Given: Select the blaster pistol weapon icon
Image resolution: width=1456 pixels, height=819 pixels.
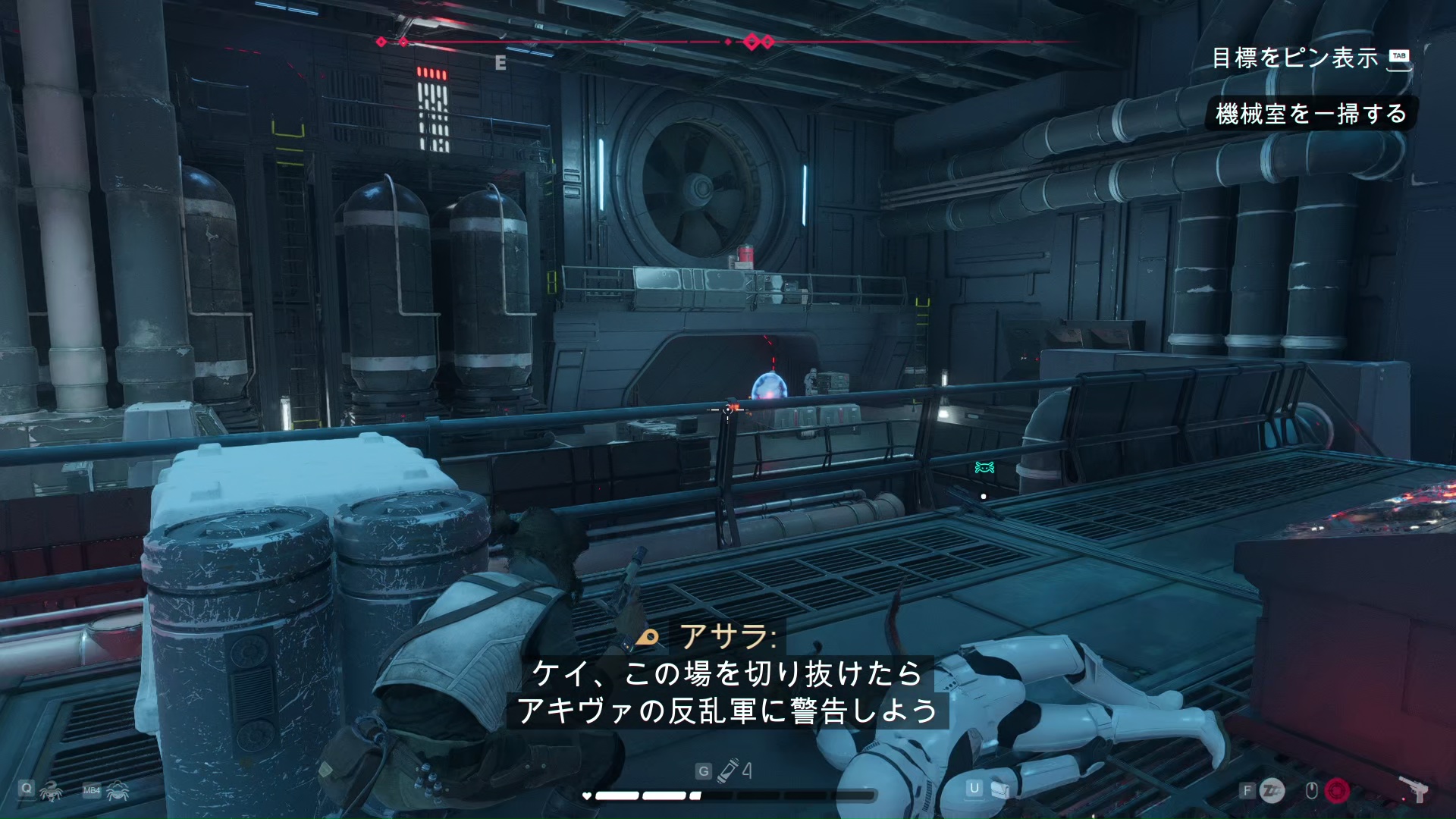Looking at the screenshot, I should coord(1415,790).
